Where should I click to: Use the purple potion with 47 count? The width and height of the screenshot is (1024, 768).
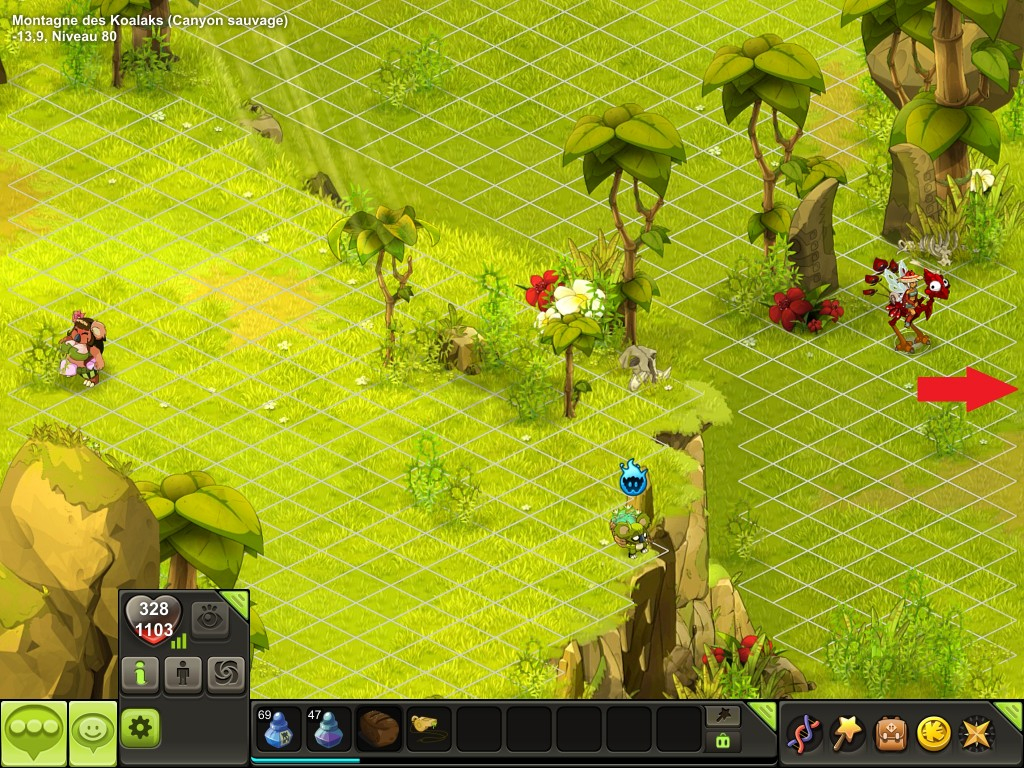329,729
